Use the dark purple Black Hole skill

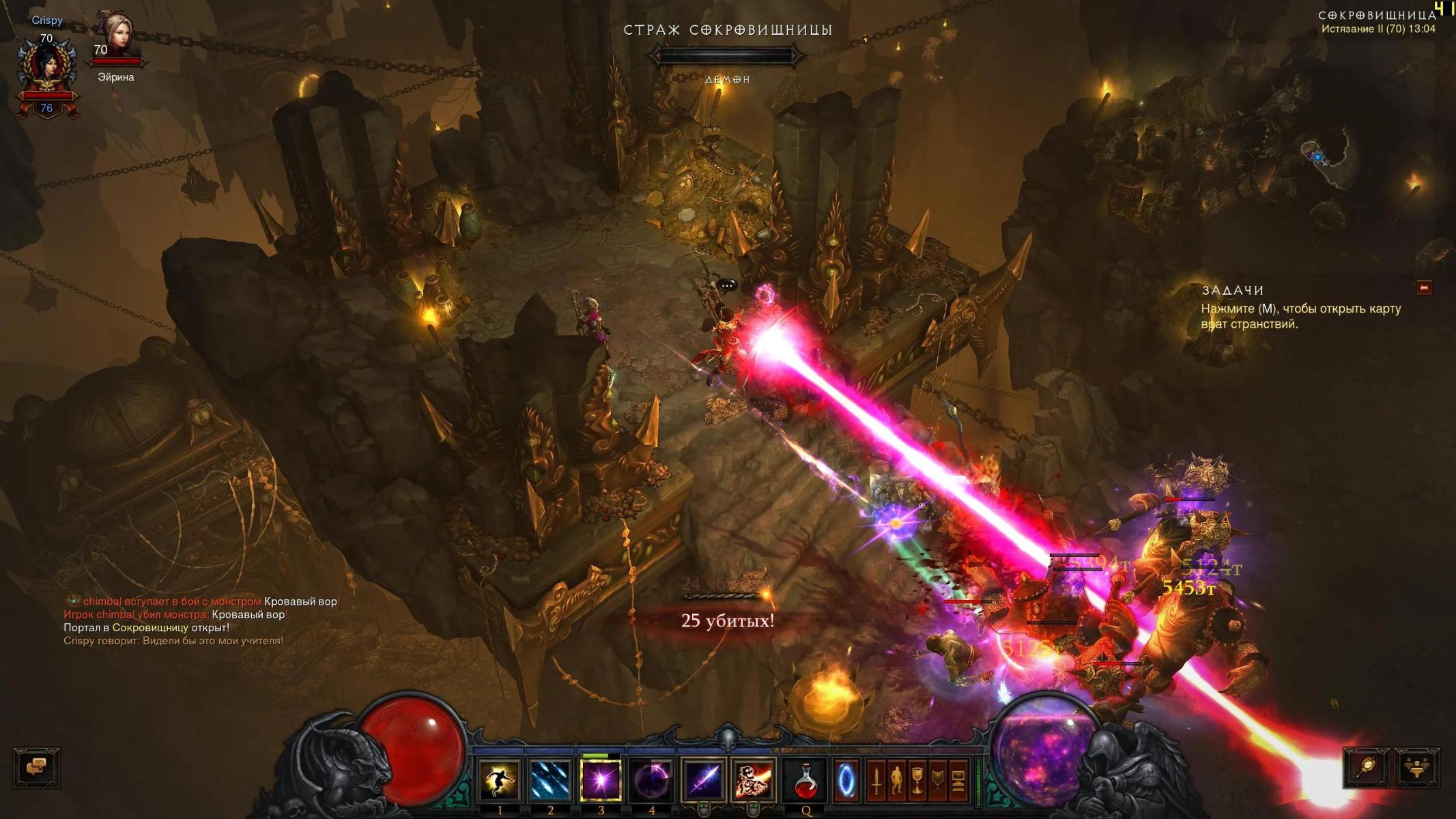tap(651, 779)
